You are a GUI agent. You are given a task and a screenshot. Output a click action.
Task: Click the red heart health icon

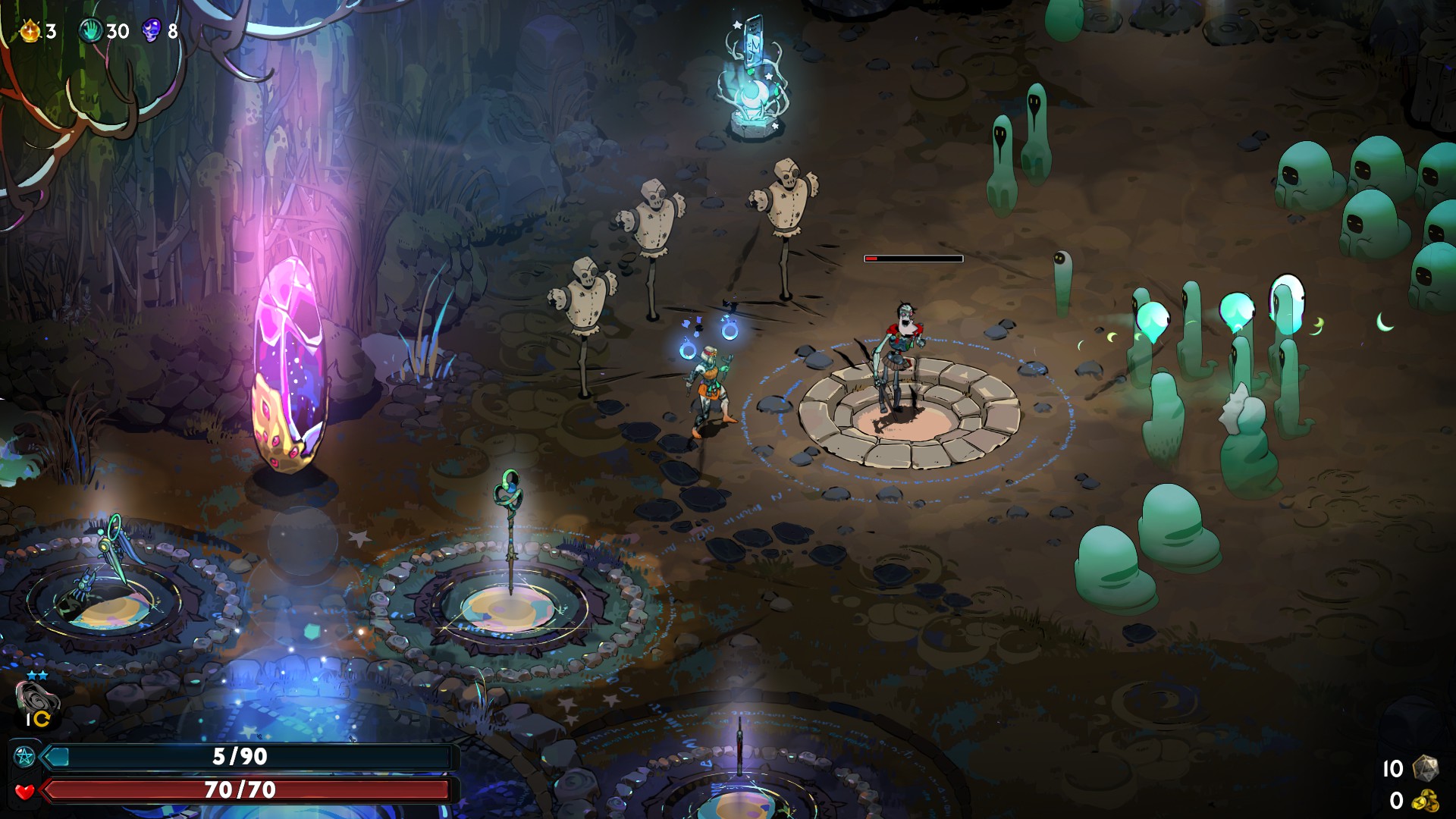coord(24,791)
